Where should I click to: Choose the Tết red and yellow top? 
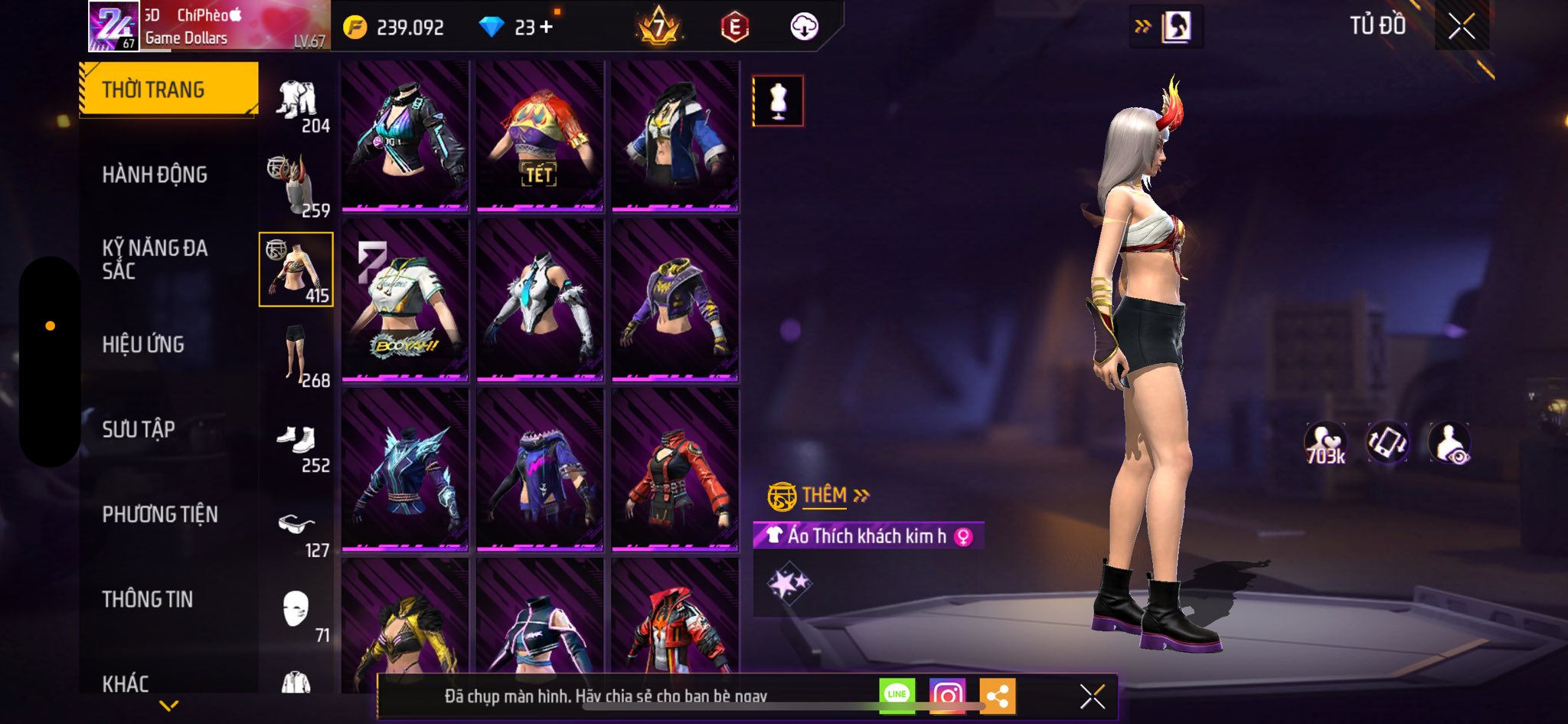tap(540, 136)
